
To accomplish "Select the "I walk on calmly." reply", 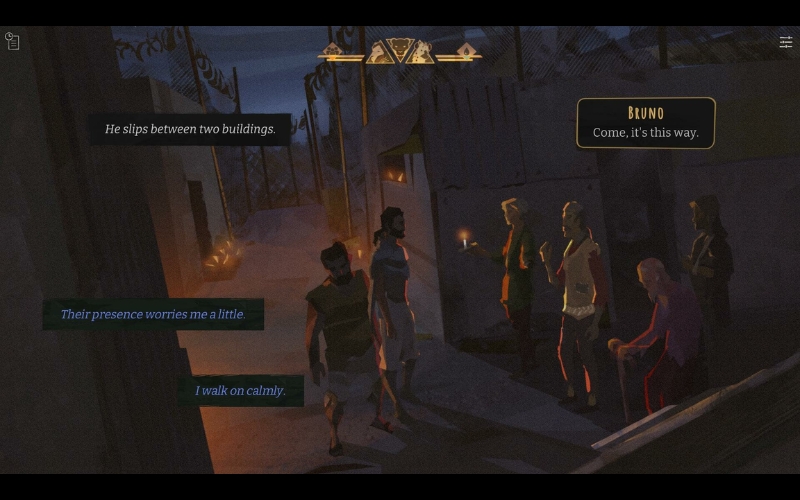I will tap(240, 390).
